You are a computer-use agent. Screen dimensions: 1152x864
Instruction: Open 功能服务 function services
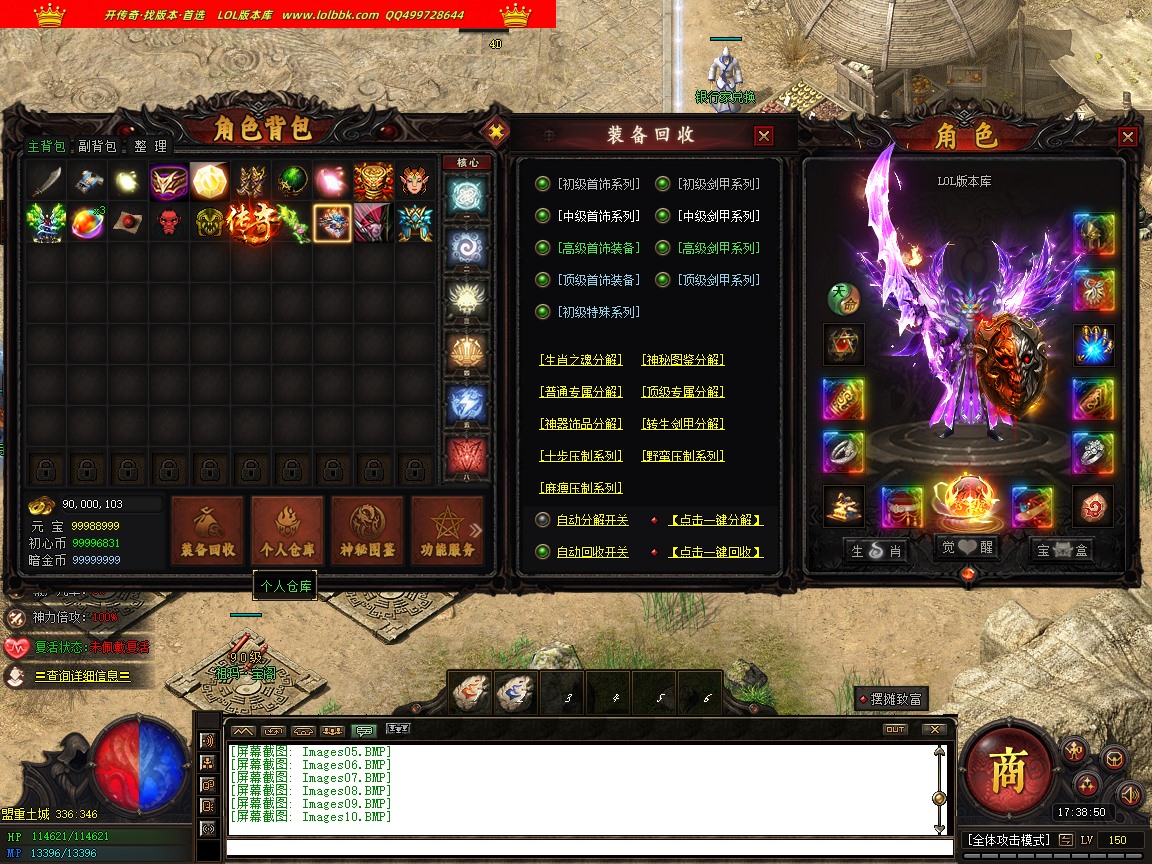click(446, 530)
